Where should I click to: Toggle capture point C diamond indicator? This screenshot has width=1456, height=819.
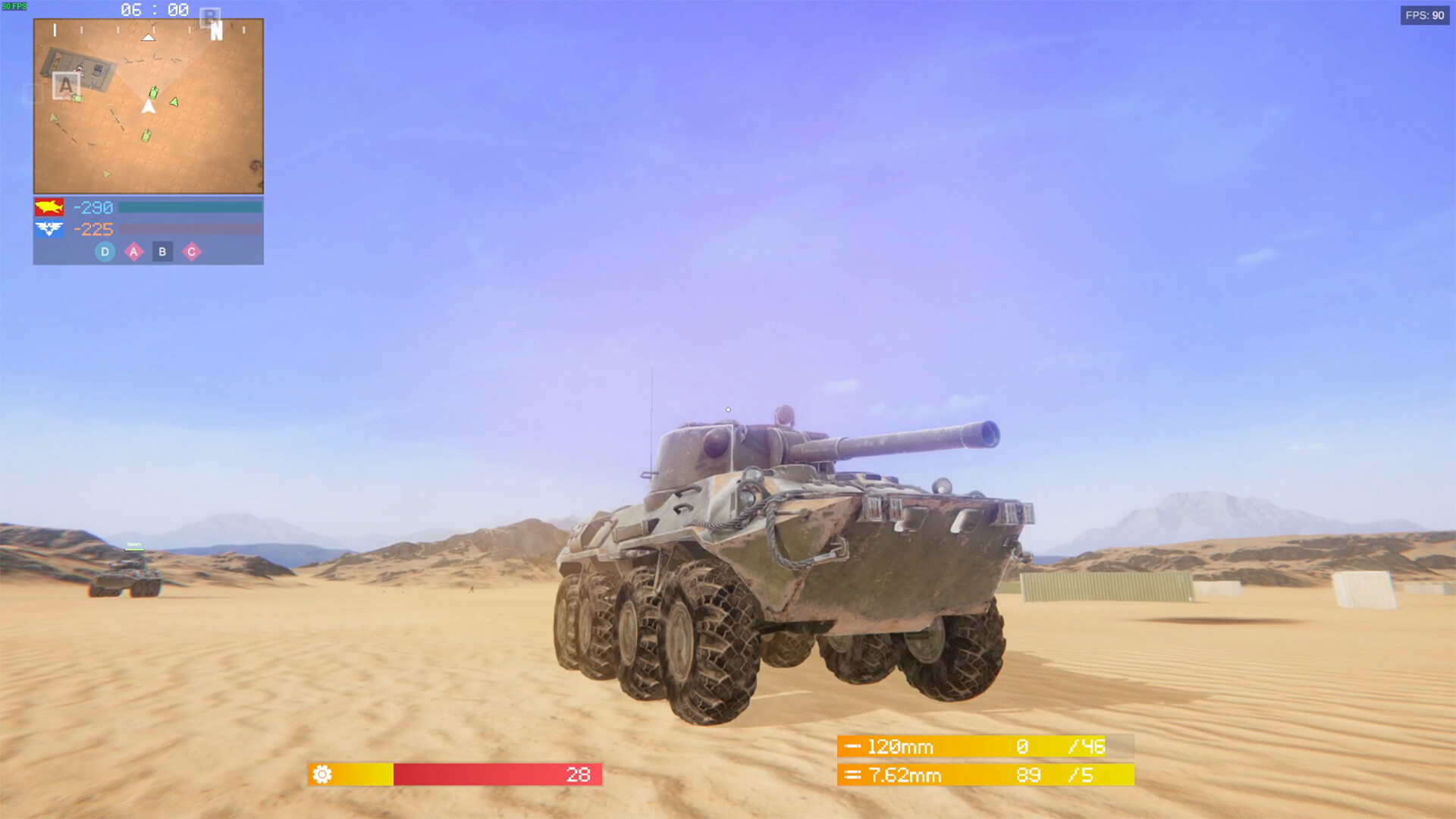[193, 252]
